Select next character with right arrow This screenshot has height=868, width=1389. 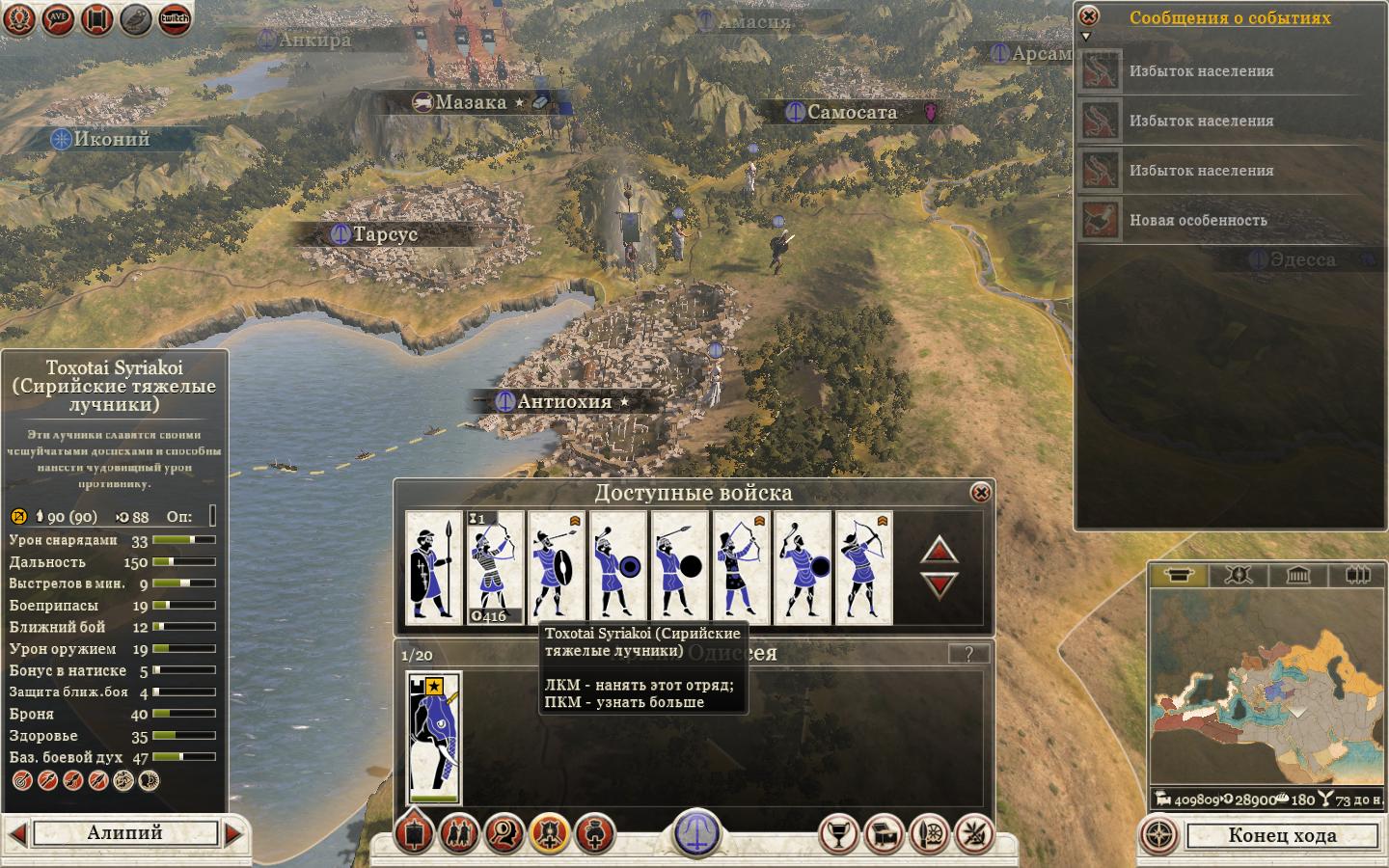click(233, 833)
